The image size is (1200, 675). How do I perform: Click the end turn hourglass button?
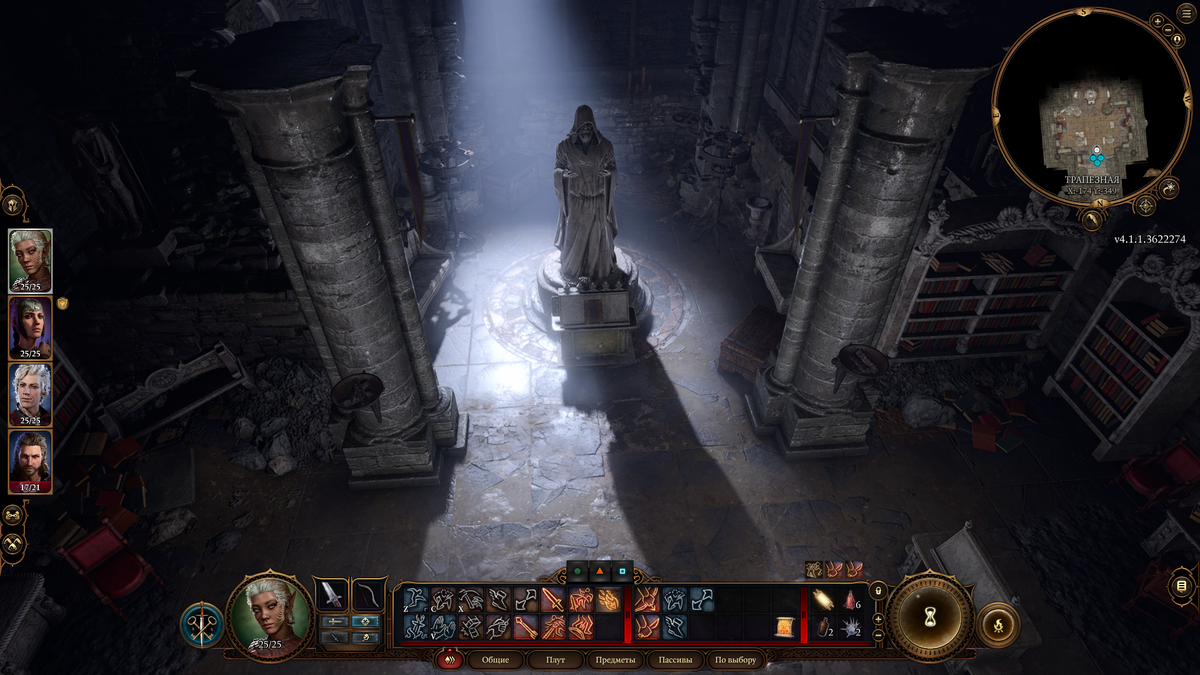930,615
